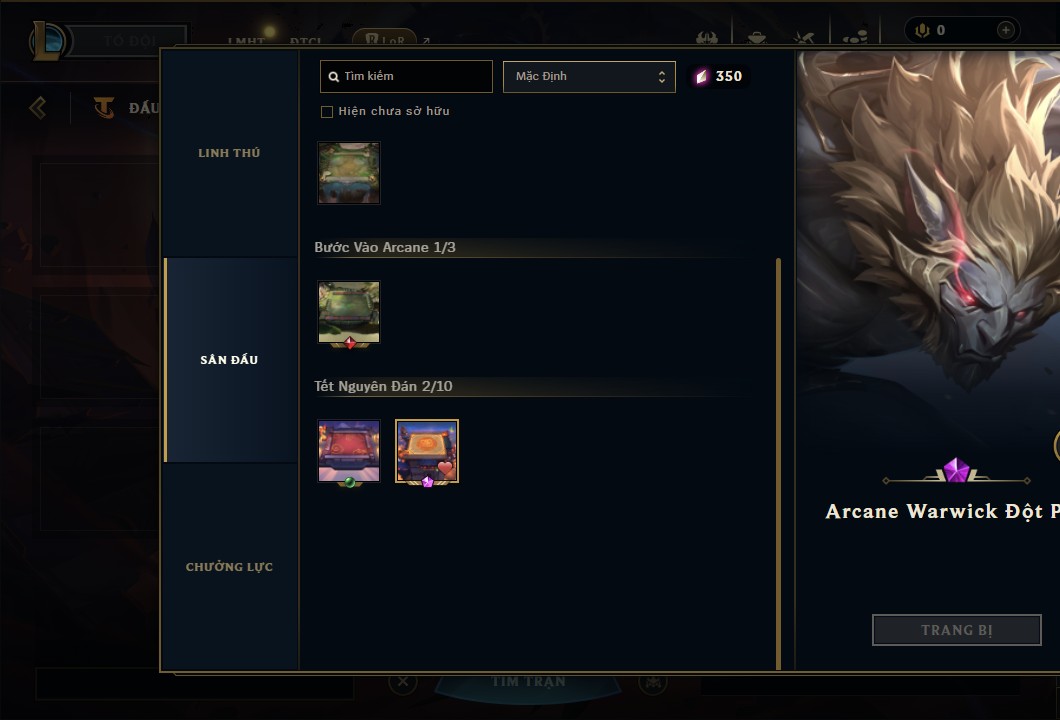Pick the highlighted orange Tết arena with heart
The height and width of the screenshot is (720, 1060).
tap(427, 451)
